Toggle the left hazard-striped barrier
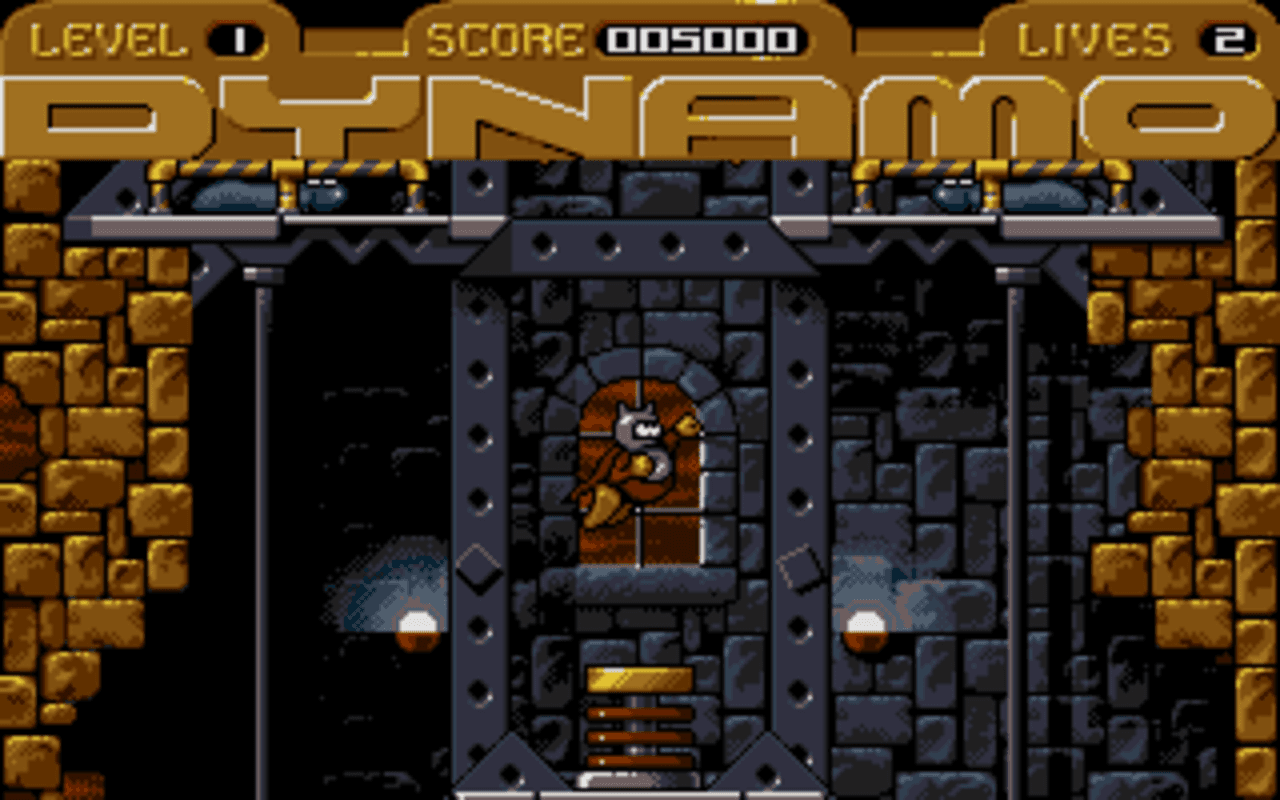The height and width of the screenshot is (800, 1280). [x=288, y=172]
